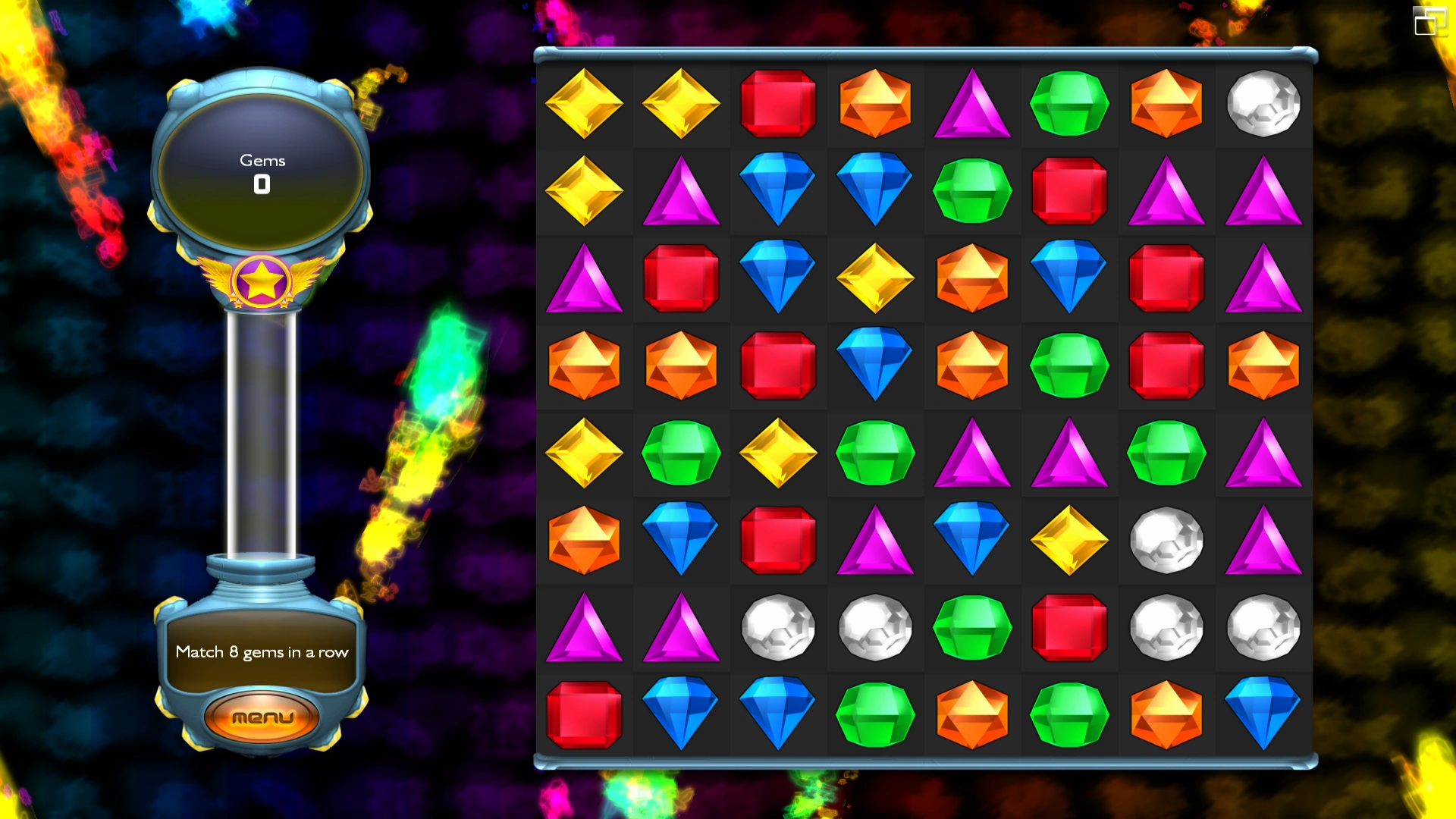The image size is (1456, 819).
Task: Select the blue diamond gem in the second row
Action: pyautogui.click(x=777, y=190)
